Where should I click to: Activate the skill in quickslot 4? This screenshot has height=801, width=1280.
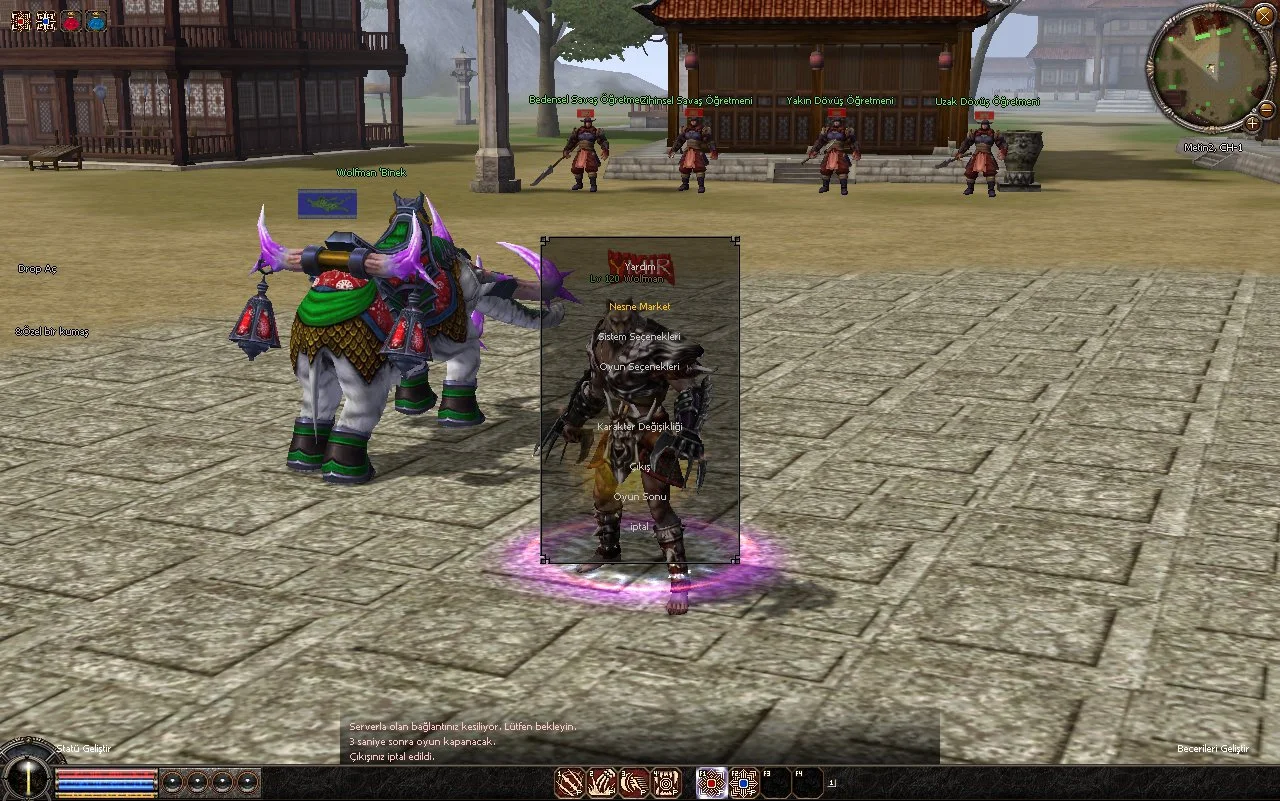pyautogui.click(x=667, y=782)
